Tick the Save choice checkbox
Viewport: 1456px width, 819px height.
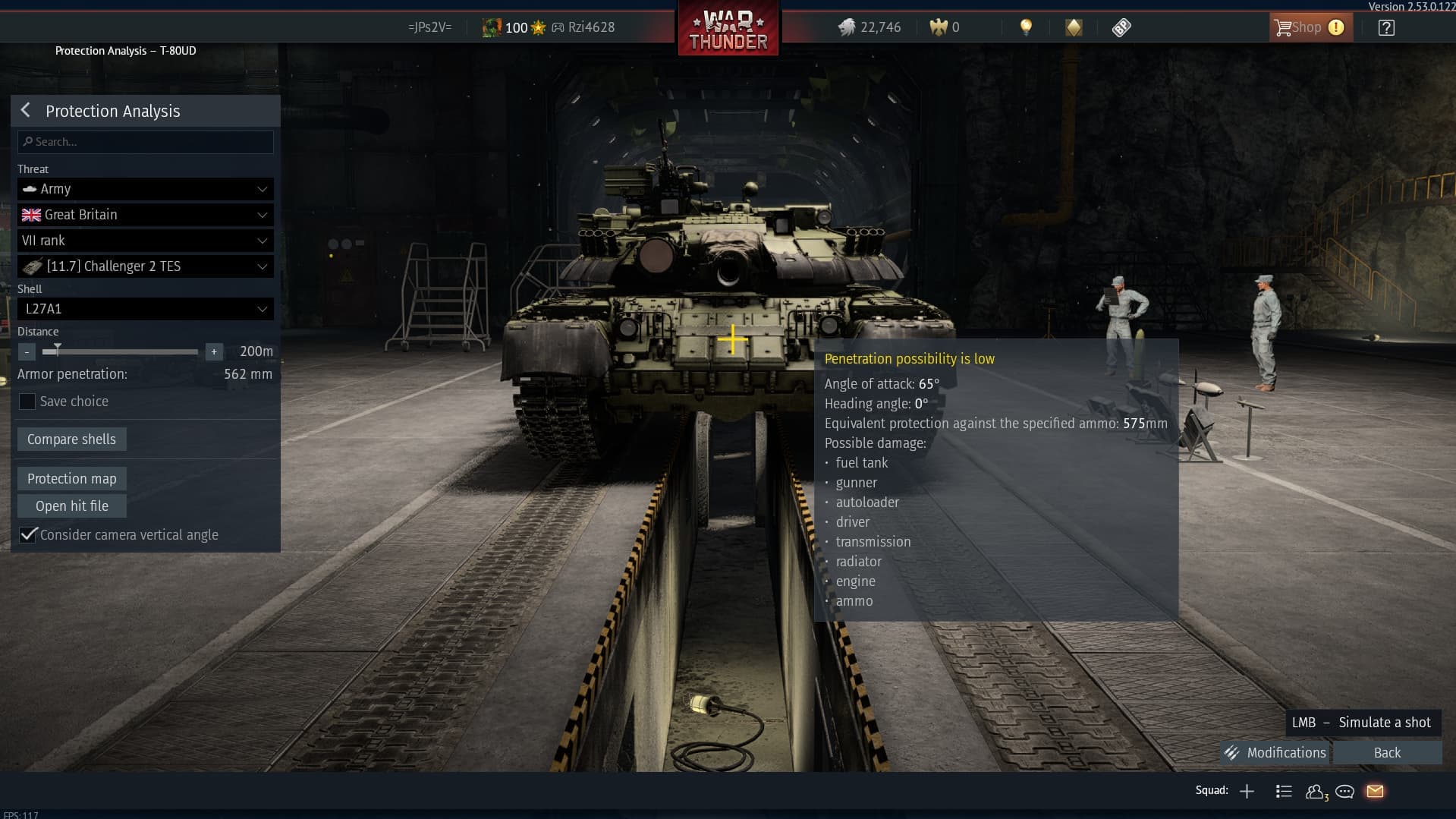coord(27,402)
